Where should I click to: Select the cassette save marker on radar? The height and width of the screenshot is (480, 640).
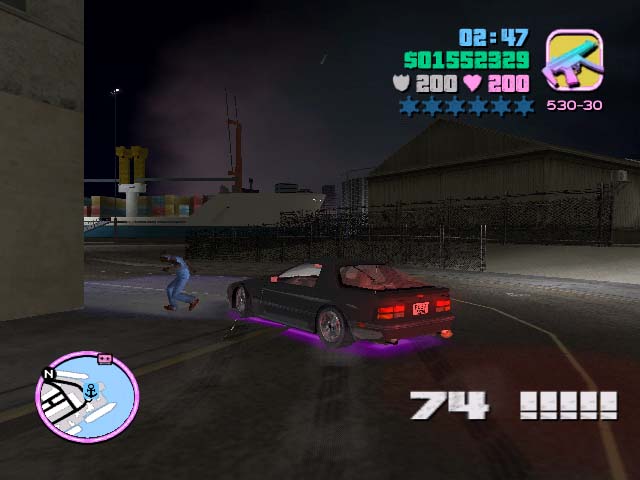[x=102, y=357]
